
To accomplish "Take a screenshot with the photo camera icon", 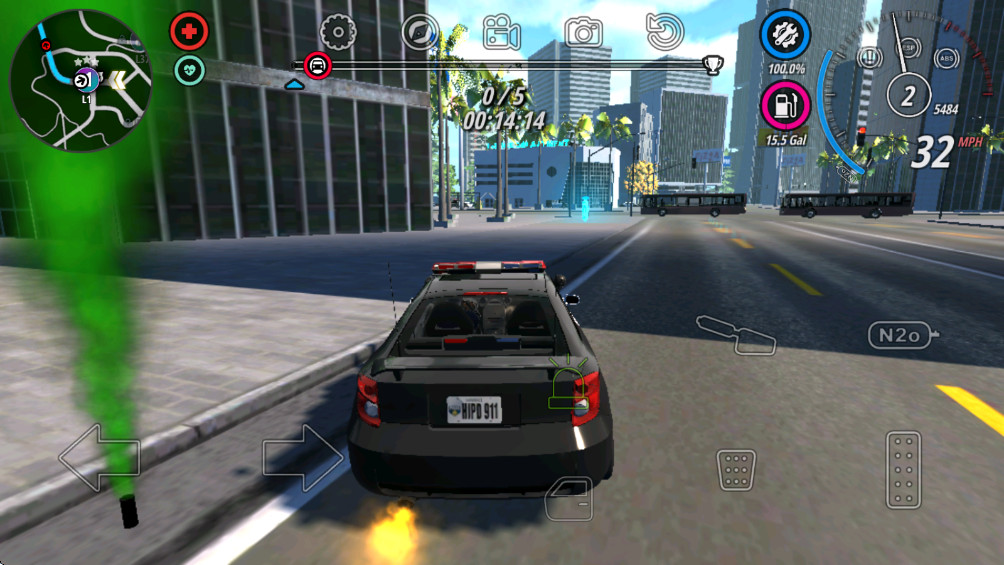I will point(583,32).
